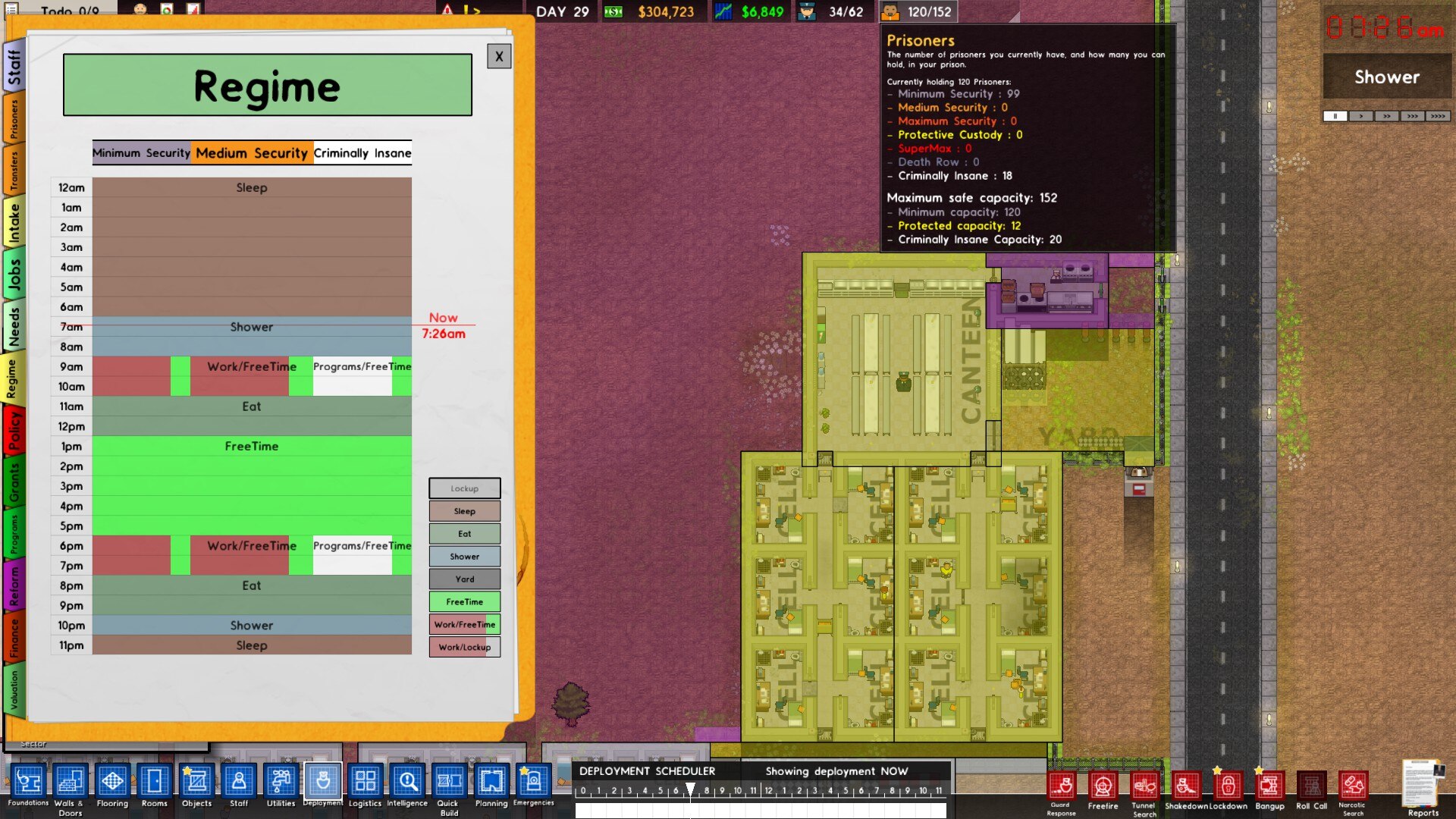Select the Objects tool

tap(196, 781)
